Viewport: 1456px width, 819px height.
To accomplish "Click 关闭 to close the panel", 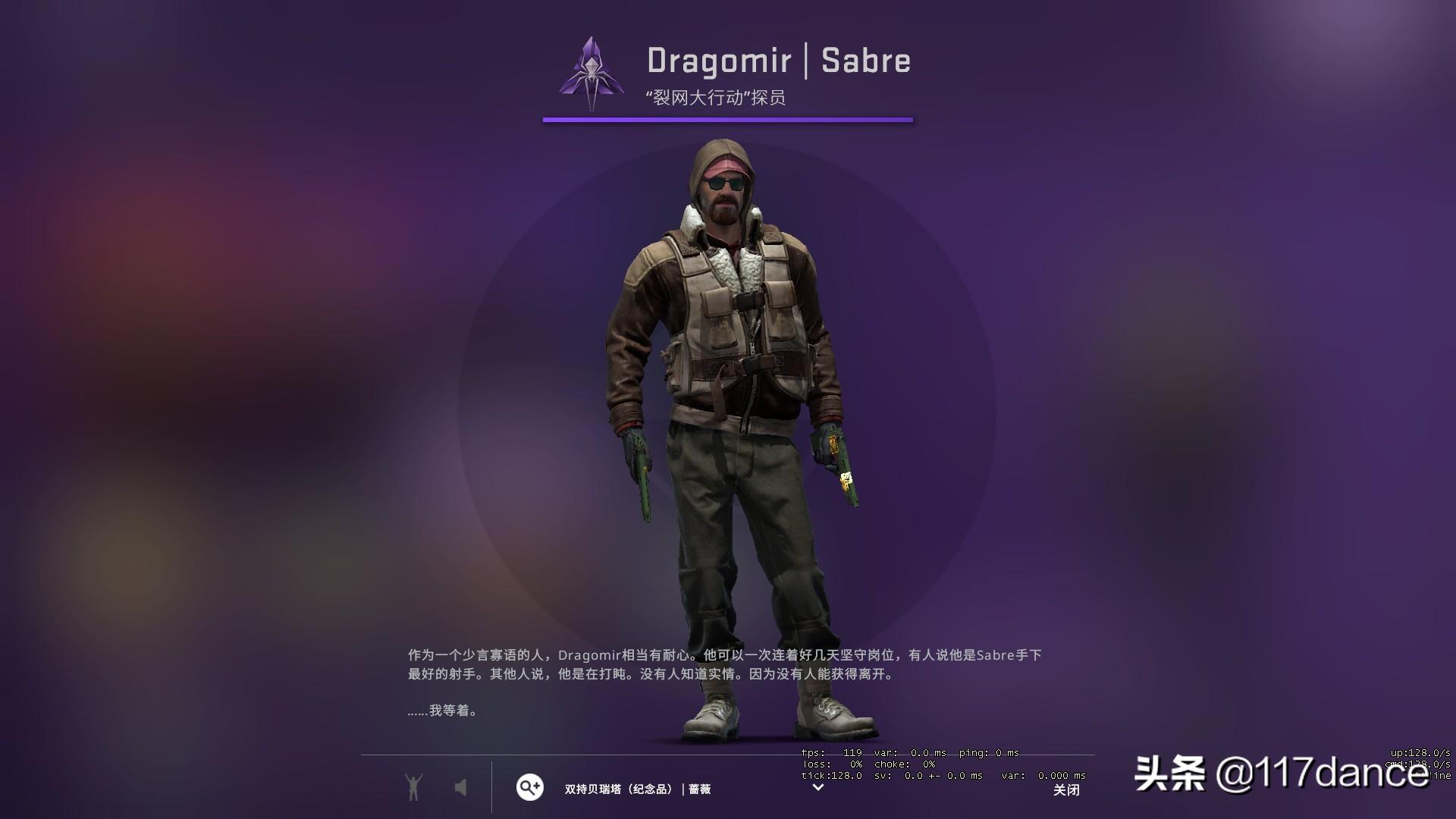I will (1067, 790).
